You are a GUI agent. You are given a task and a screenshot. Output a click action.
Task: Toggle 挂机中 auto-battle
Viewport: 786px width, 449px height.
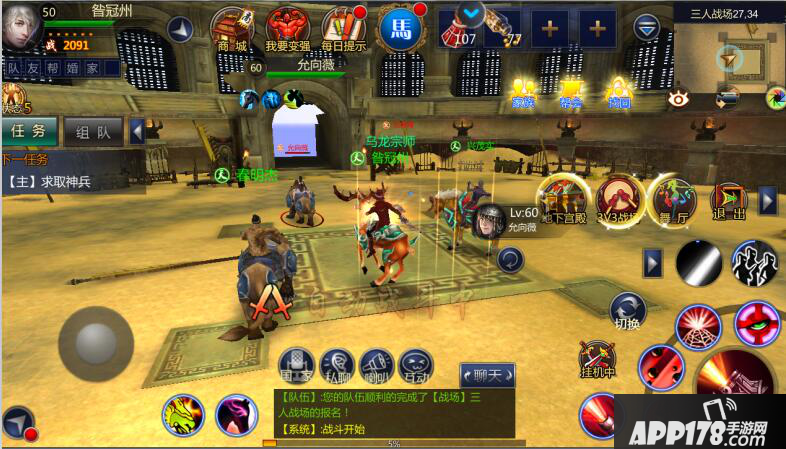coord(599,359)
